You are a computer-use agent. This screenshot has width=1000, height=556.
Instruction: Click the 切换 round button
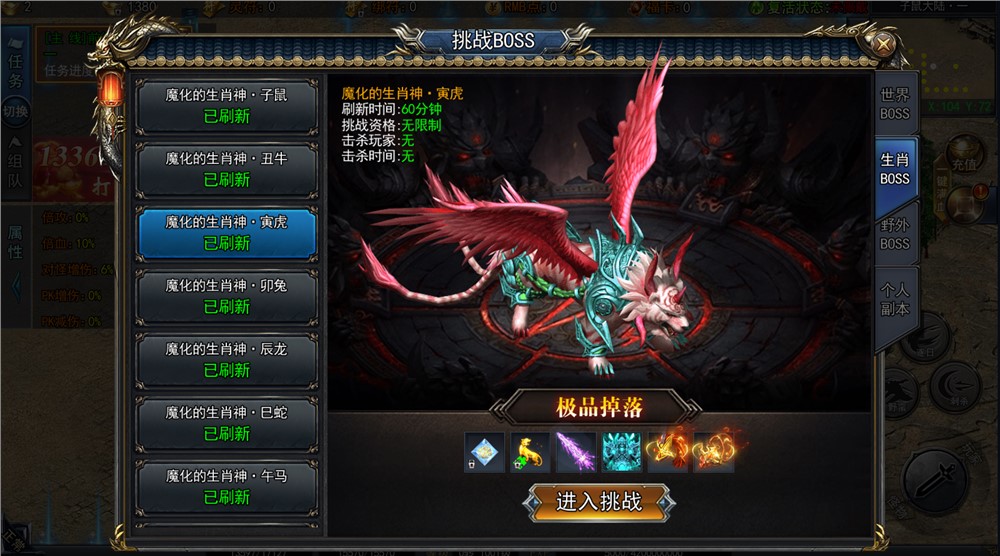(16, 112)
